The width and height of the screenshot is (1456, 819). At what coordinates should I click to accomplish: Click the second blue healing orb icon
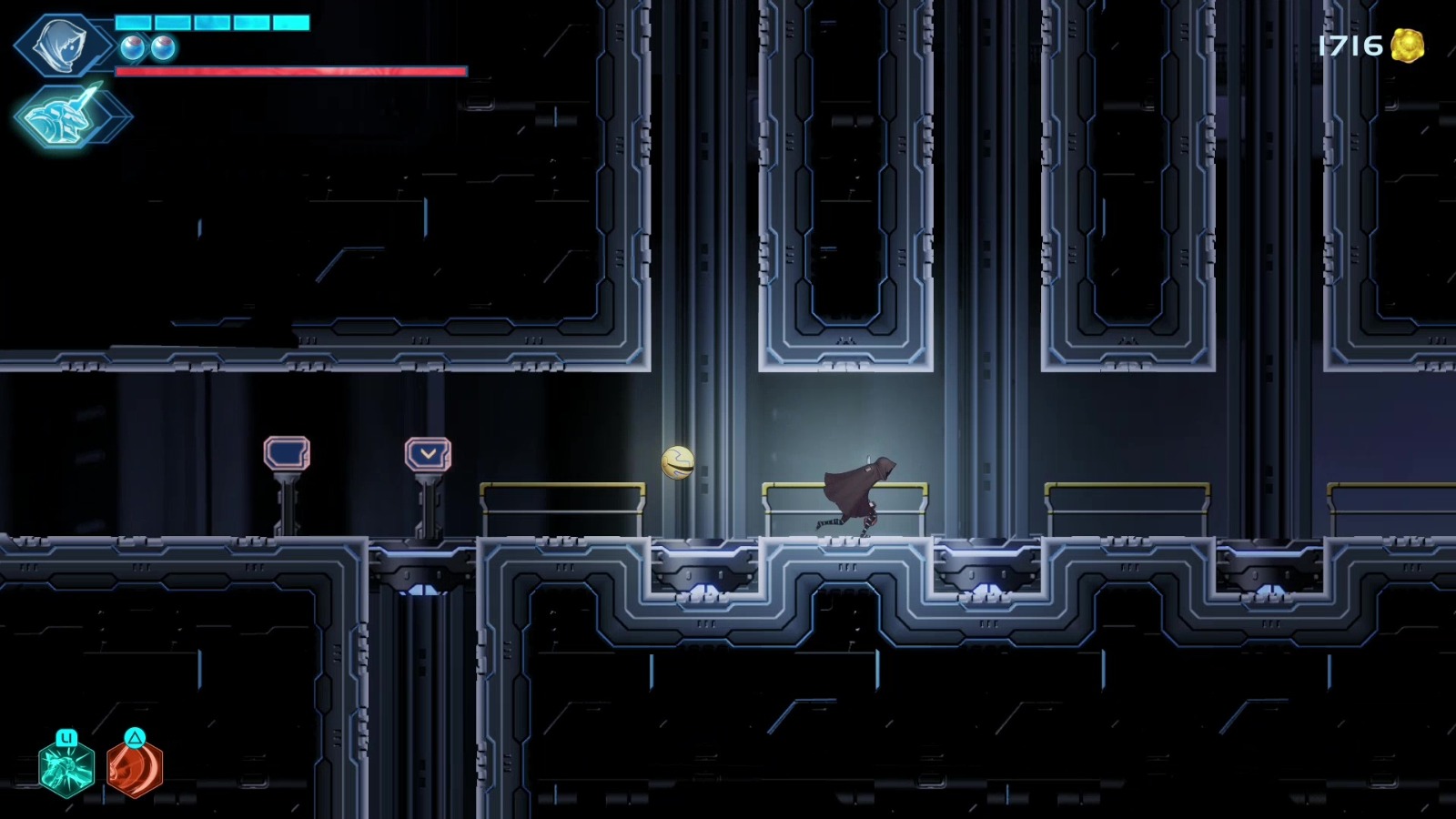tap(161, 48)
